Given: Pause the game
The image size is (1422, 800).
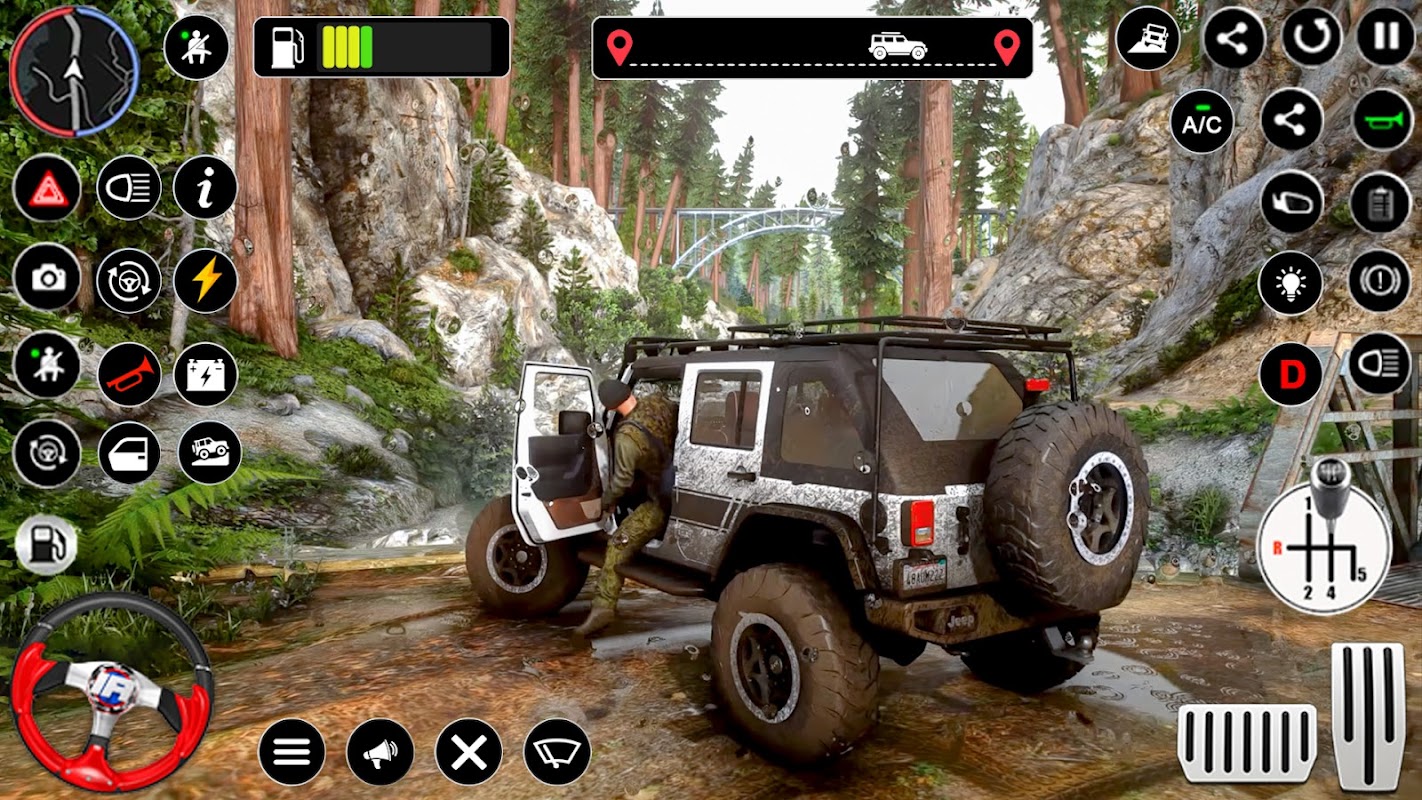Looking at the screenshot, I should pyautogui.click(x=1386, y=38).
